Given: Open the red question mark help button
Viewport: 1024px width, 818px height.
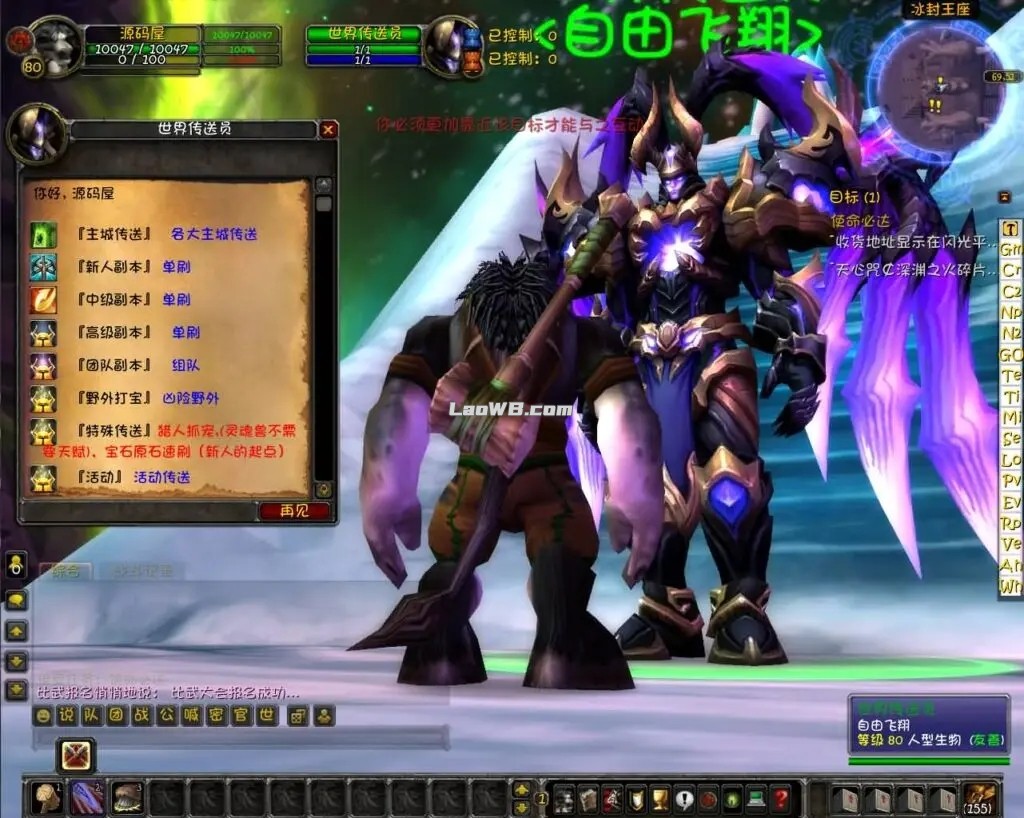Looking at the screenshot, I should point(782,798).
